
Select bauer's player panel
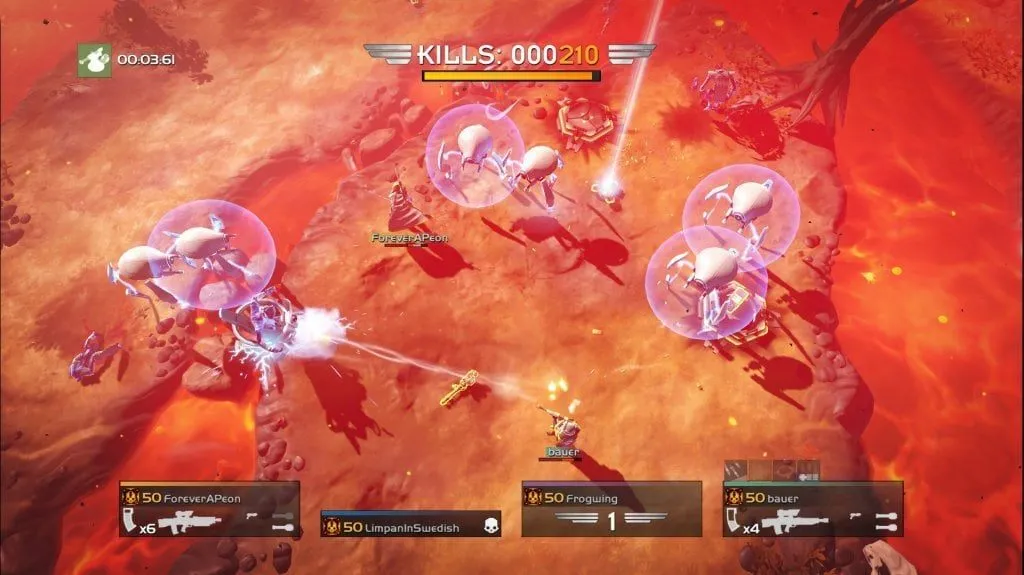pyautogui.click(x=812, y=508)
